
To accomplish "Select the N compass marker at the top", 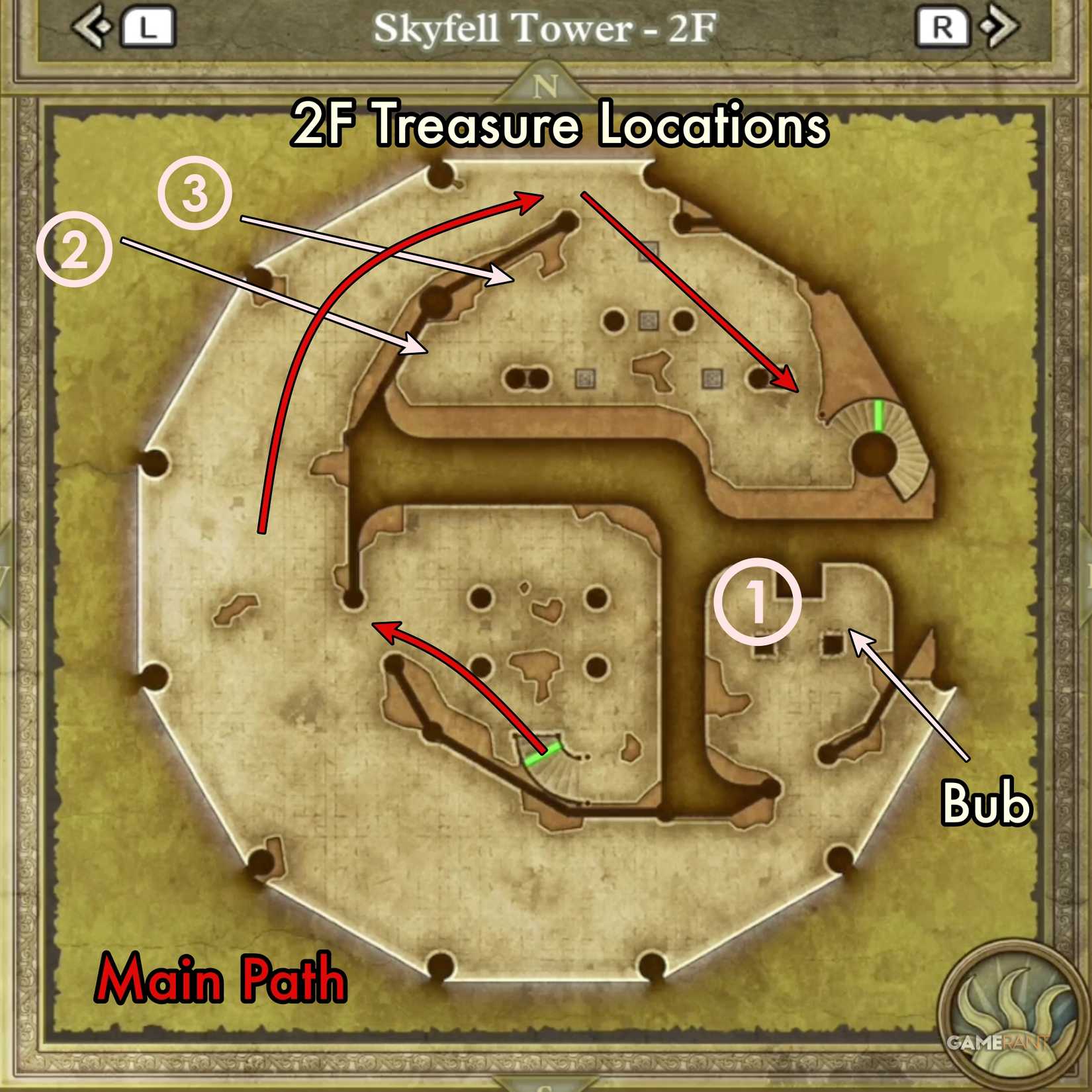I will (x=546, y=86).
